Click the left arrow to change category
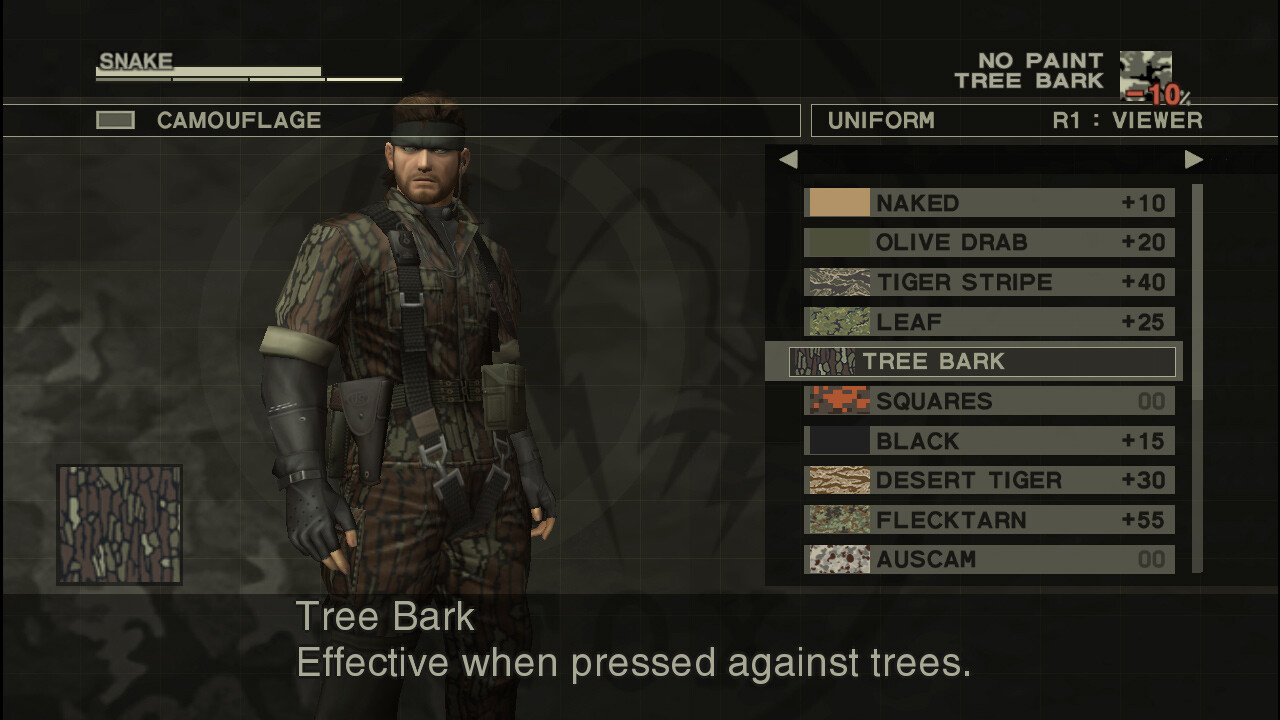Image resolution: width=1280 pixels, height=720 pixels. pos(788,159)
